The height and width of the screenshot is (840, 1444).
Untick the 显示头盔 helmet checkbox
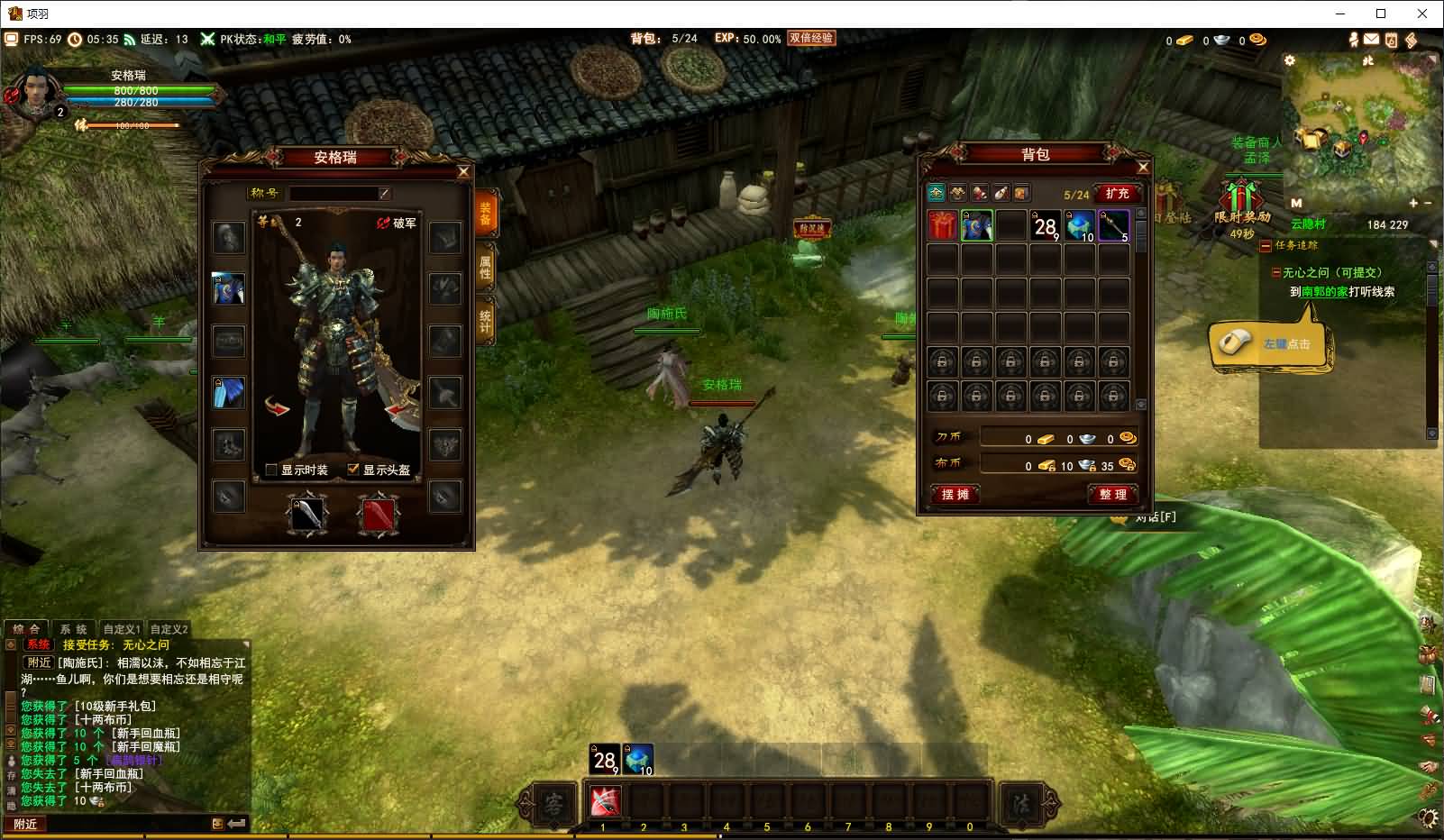click(353, 470)
